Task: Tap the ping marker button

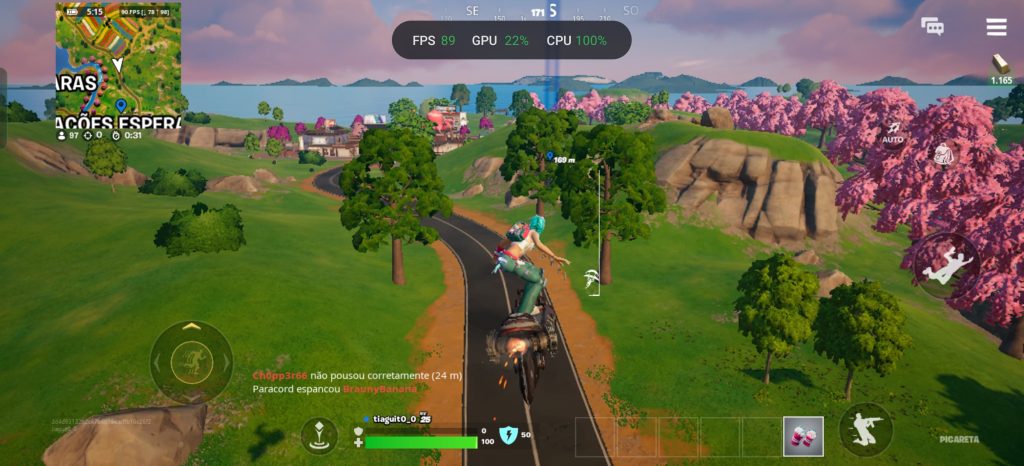Action: pos(319,434)
